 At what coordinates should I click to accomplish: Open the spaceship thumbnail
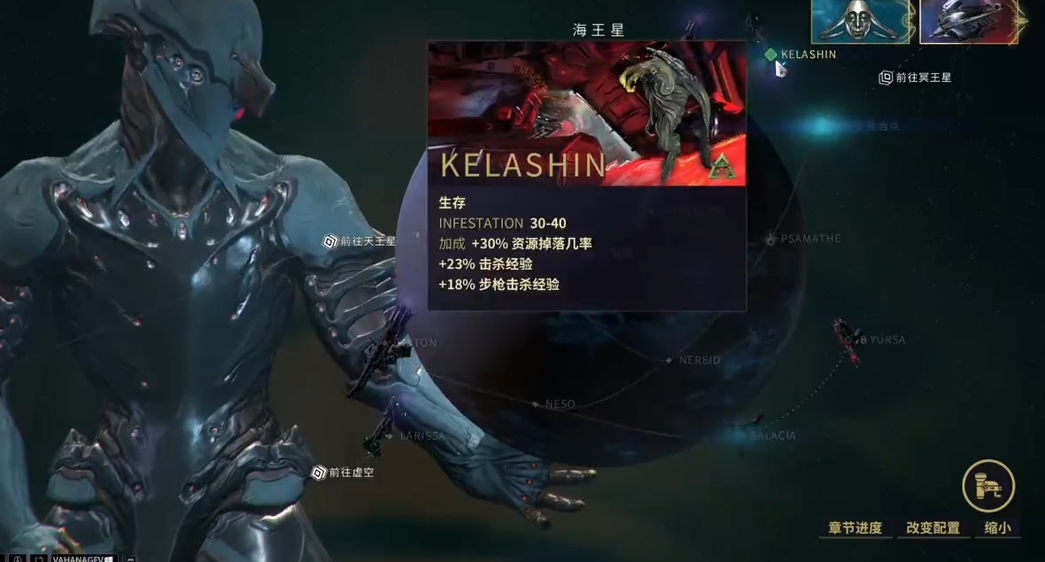pyautogui.click(x=968, y=22)
